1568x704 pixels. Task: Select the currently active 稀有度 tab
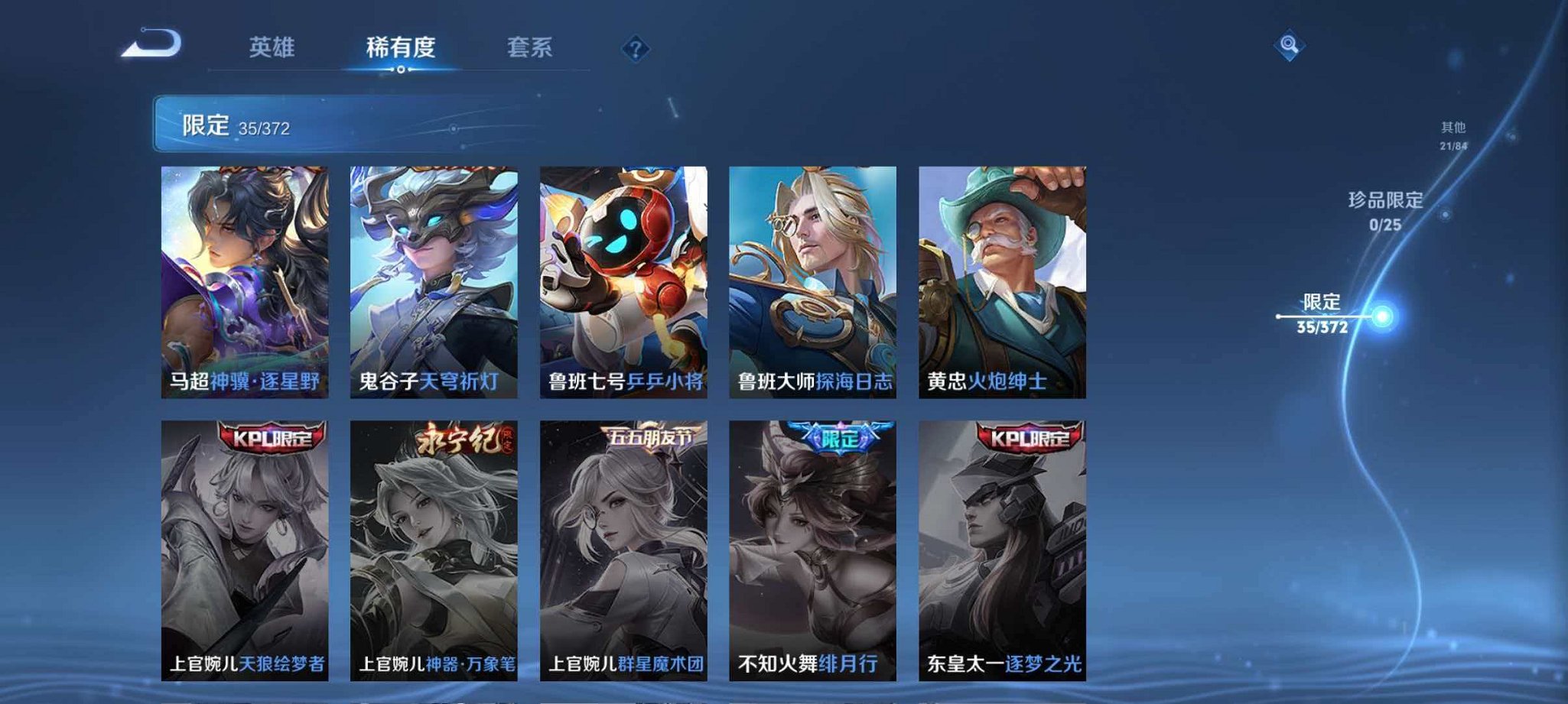coord(400,47)
